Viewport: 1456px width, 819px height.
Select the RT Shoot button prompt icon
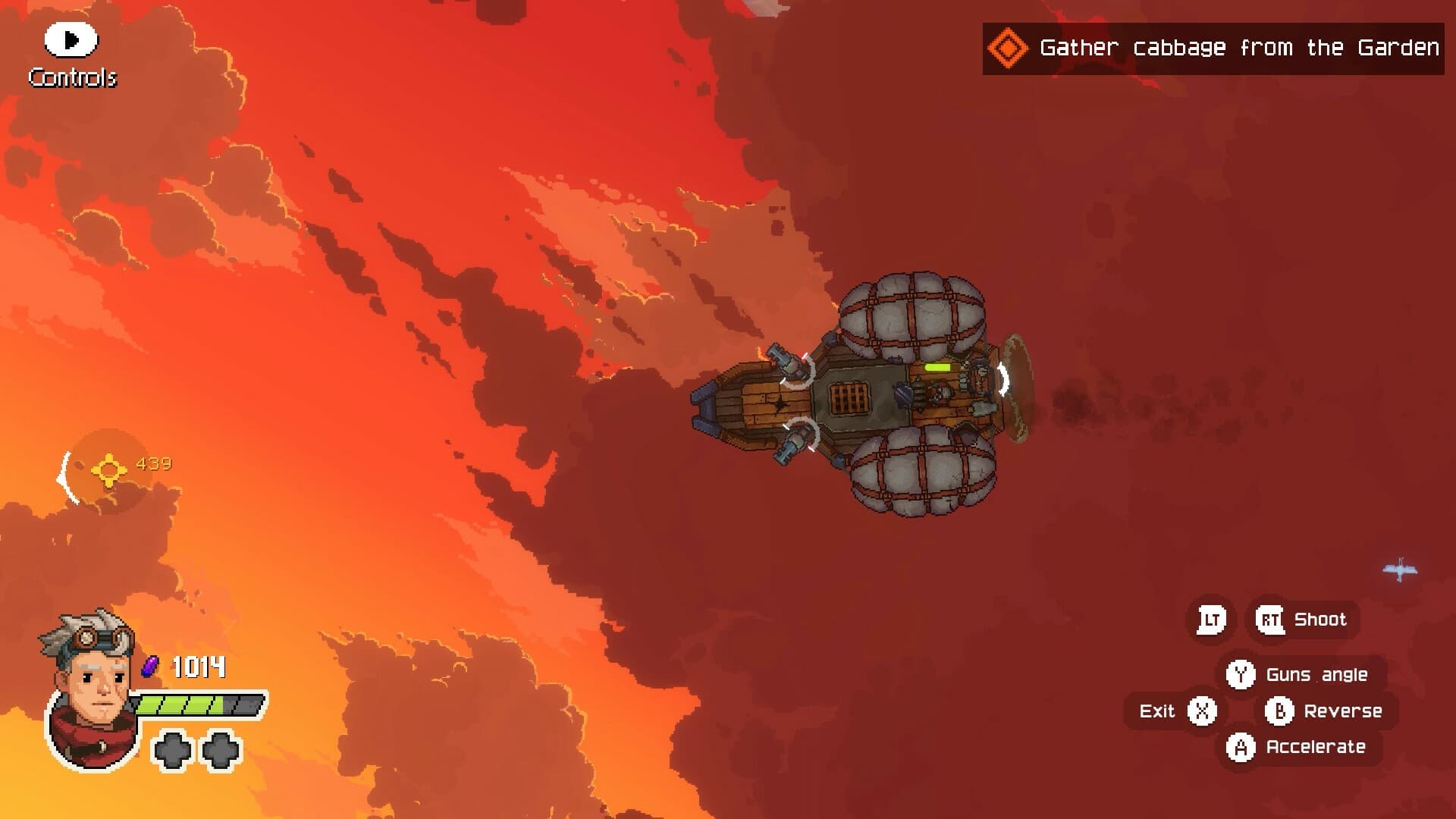(x=1271, y=619)
